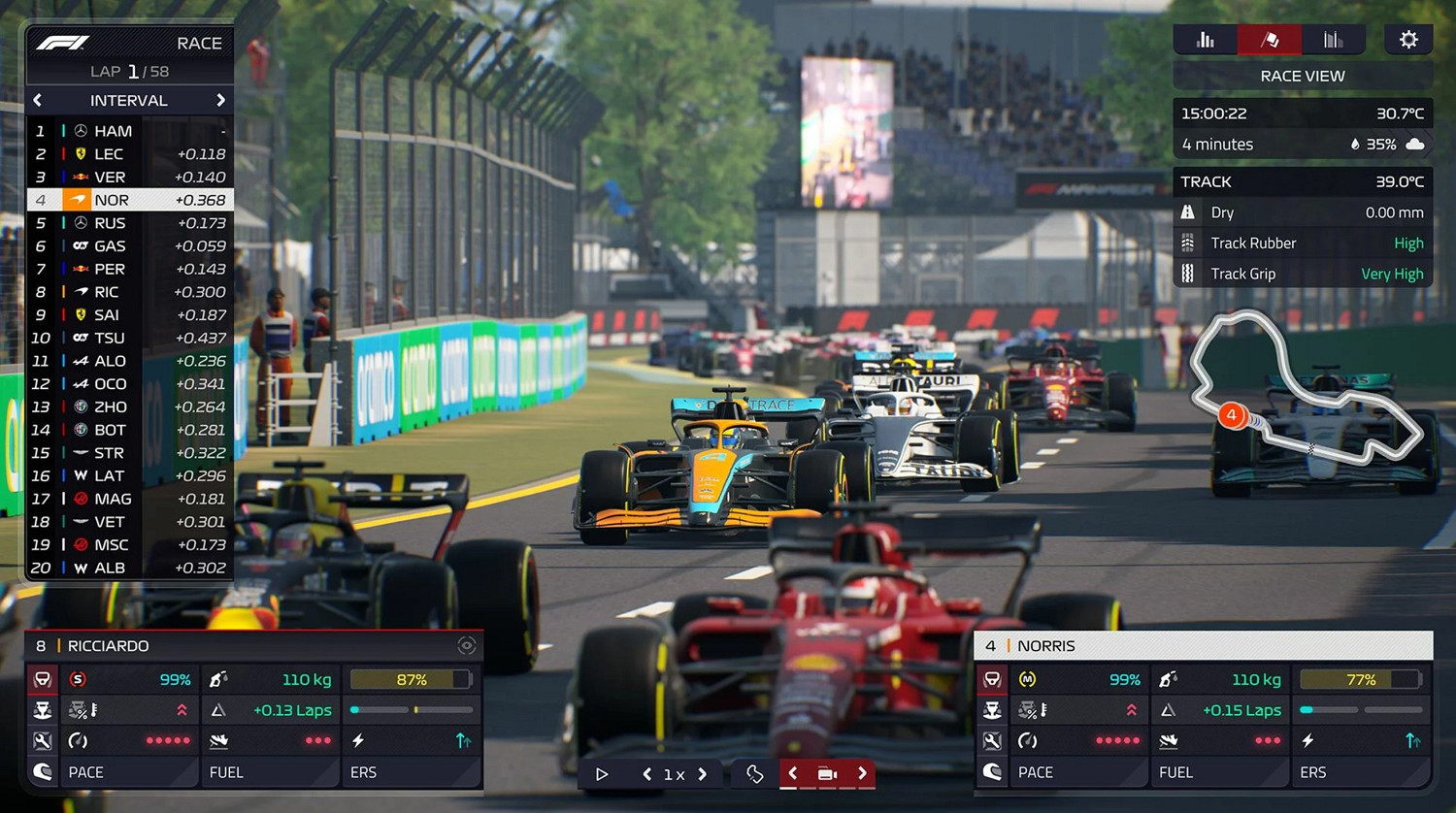Viewport: 1456px width, 813px height.
Task: Click the camera focus icon on Ricciardo's panel
Action: 467,645
